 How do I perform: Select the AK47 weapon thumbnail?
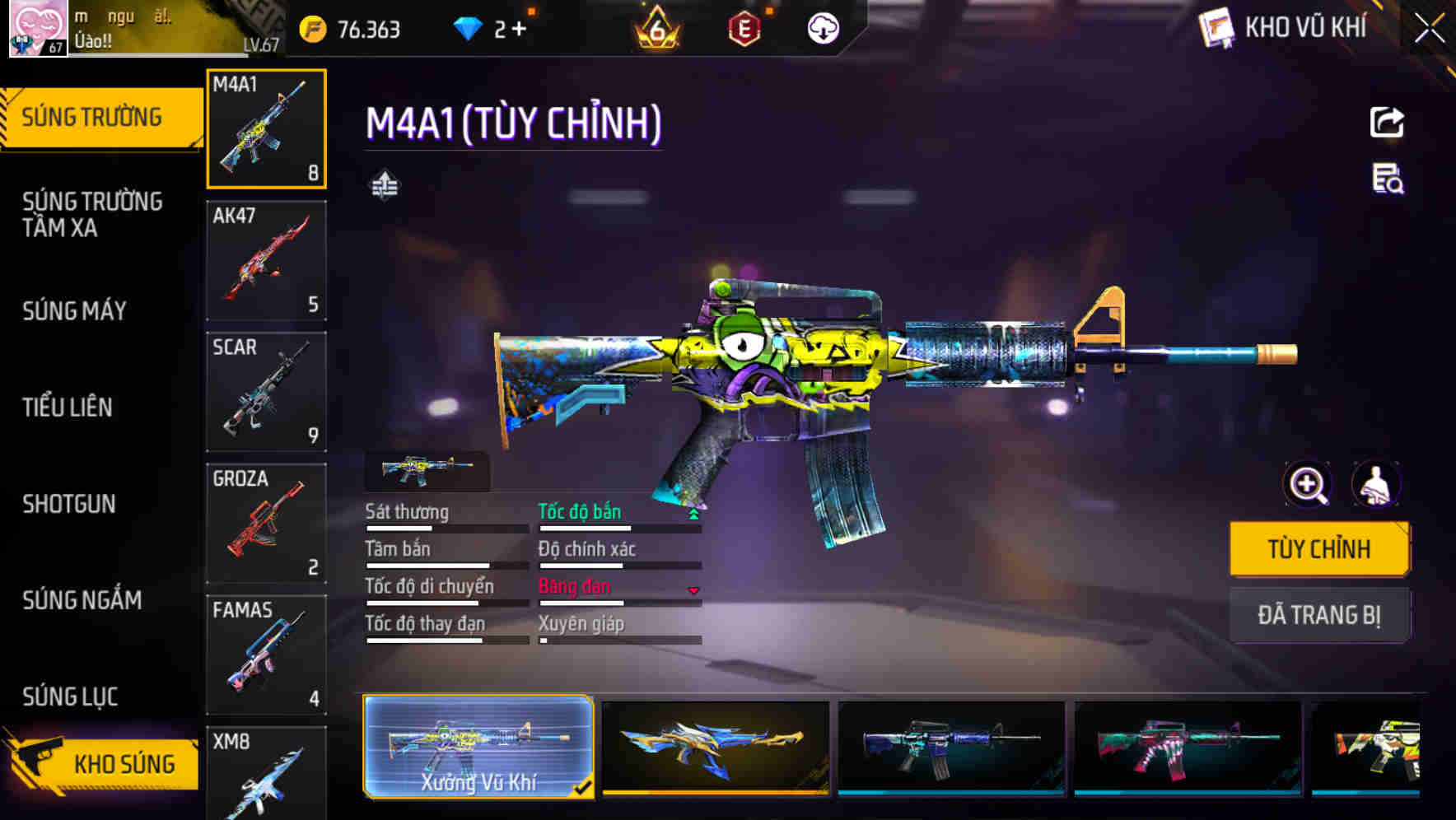pyautogui.click(x=266, y=259)
